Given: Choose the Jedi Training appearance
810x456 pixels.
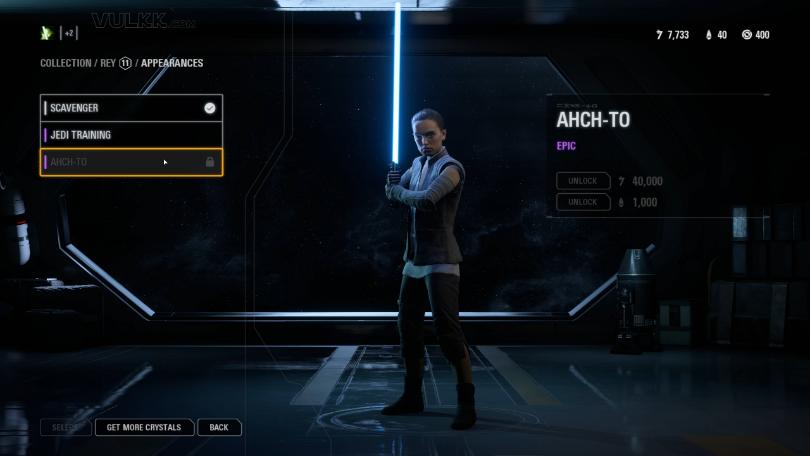Looking at the screenshot, I should (x=130, y=135).
